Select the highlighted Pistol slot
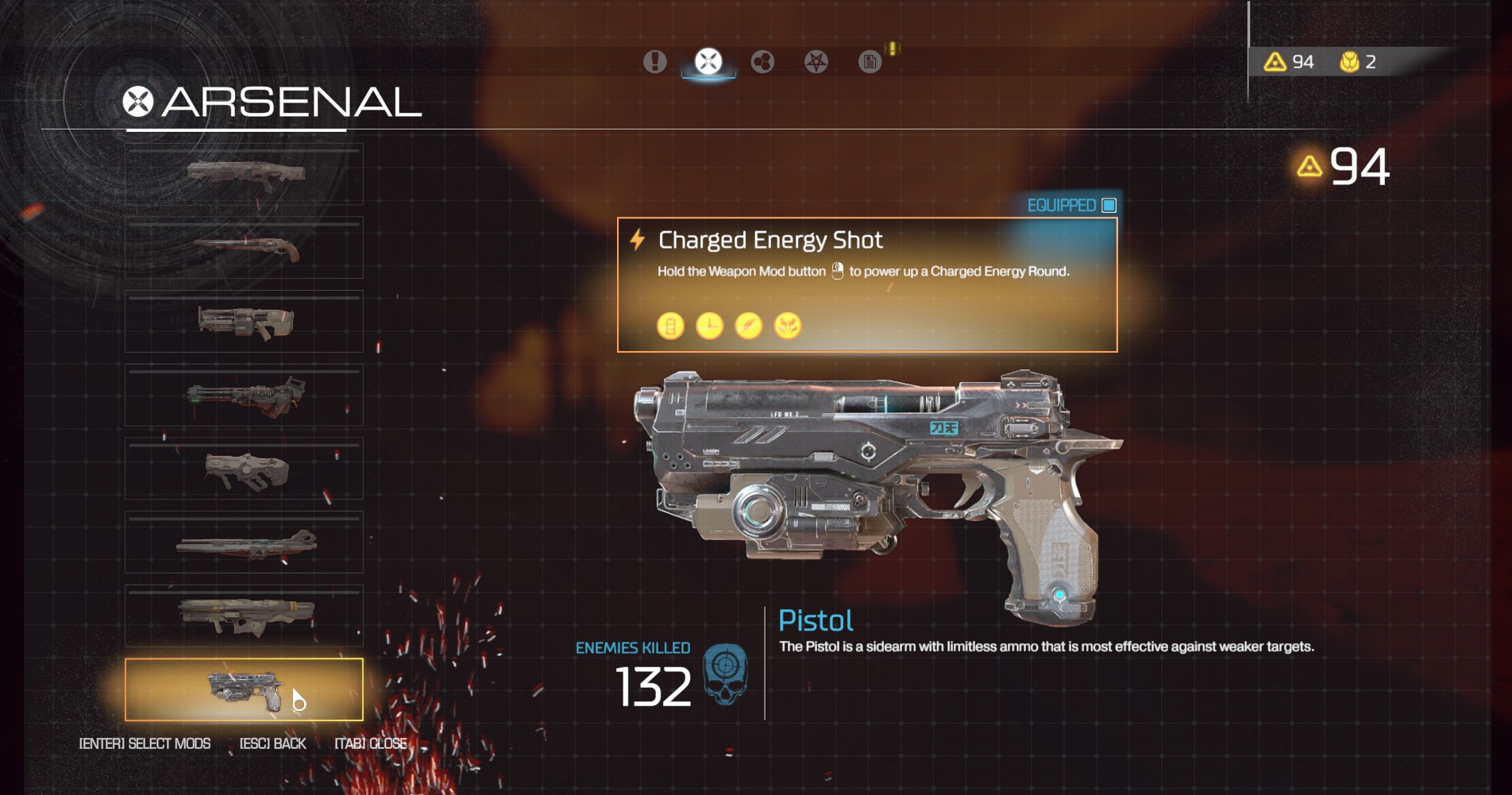This screenshot has height=795, width=1512. tap(244, 689)
